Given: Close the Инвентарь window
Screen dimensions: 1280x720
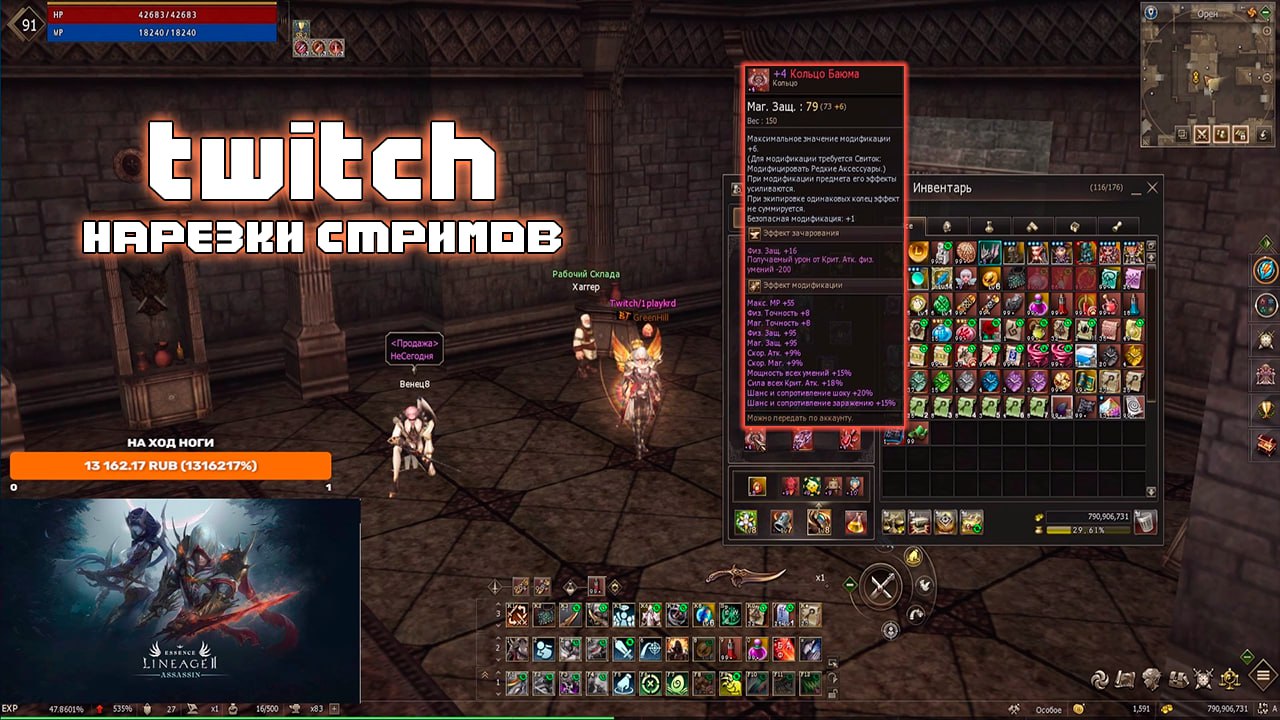Looking at the screenshot, I should click(1152, 187).
